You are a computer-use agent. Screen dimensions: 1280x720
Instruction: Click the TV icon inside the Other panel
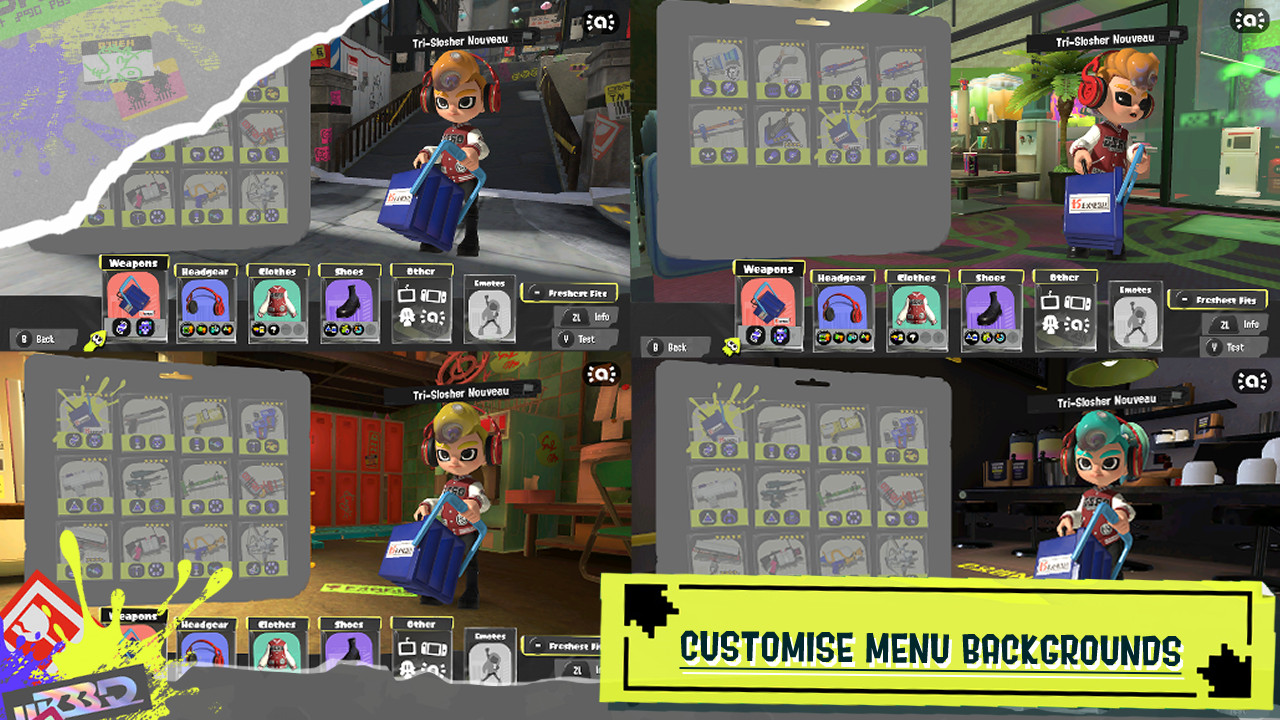pos(406,294)
